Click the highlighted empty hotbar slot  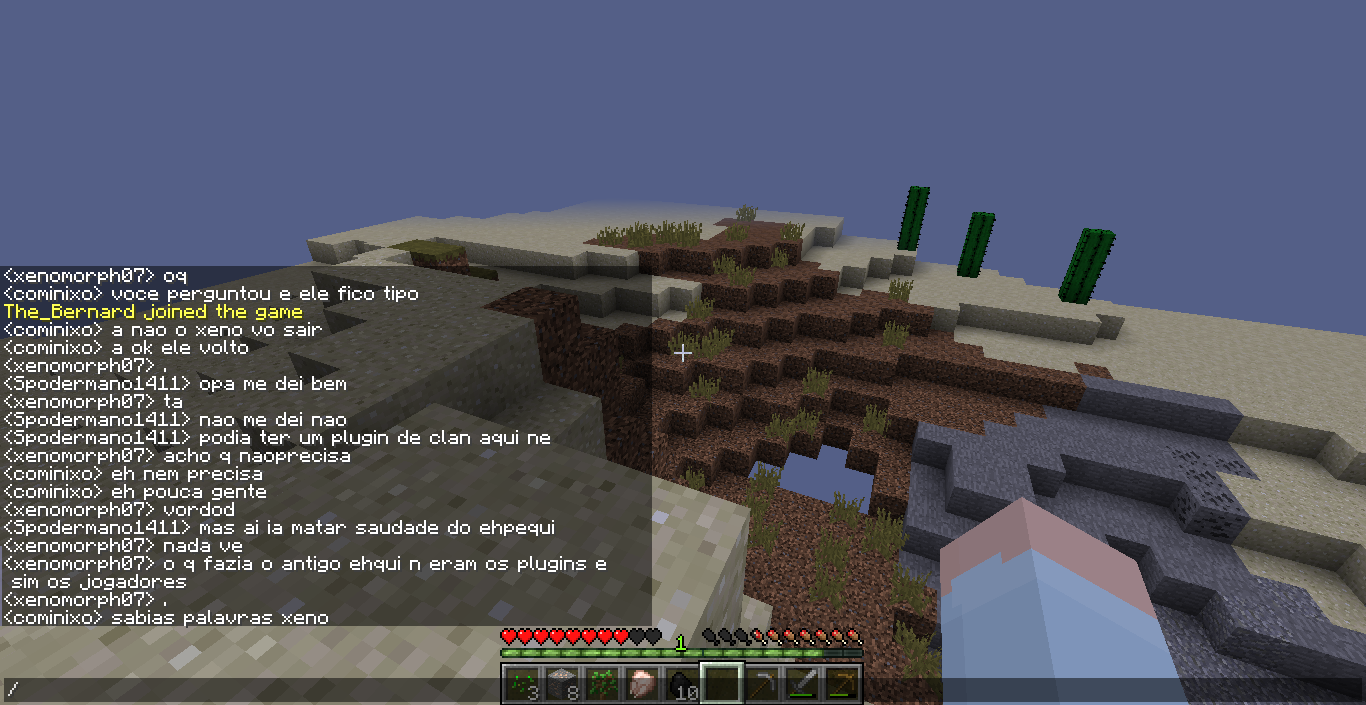[x=721, y=684]
